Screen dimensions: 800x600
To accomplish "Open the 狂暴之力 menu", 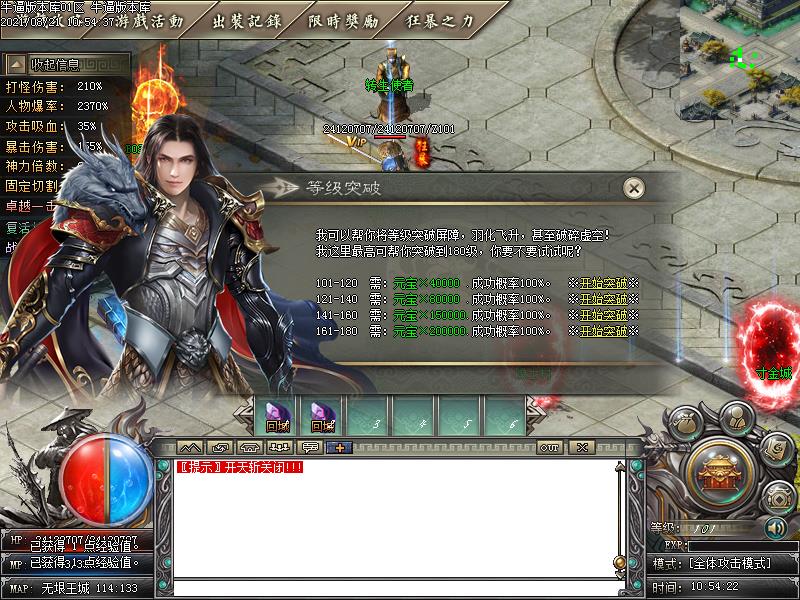I will pyautogui.click(x=441, y=20).
